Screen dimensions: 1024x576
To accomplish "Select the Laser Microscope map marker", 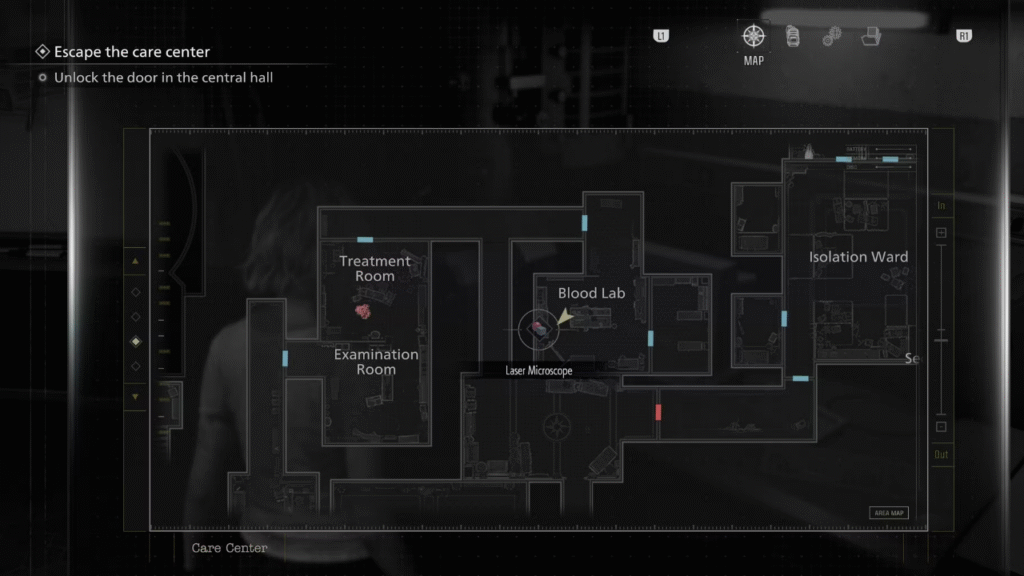I will coord(540,326).
